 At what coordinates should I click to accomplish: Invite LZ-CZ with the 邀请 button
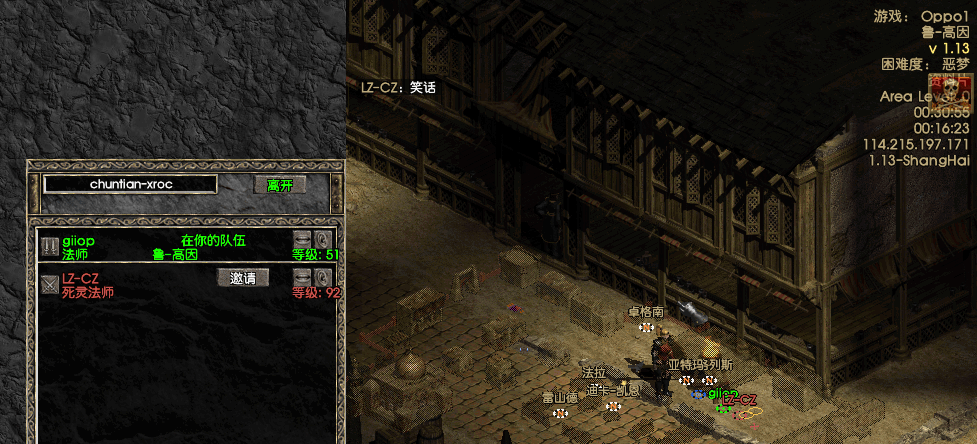243,278
